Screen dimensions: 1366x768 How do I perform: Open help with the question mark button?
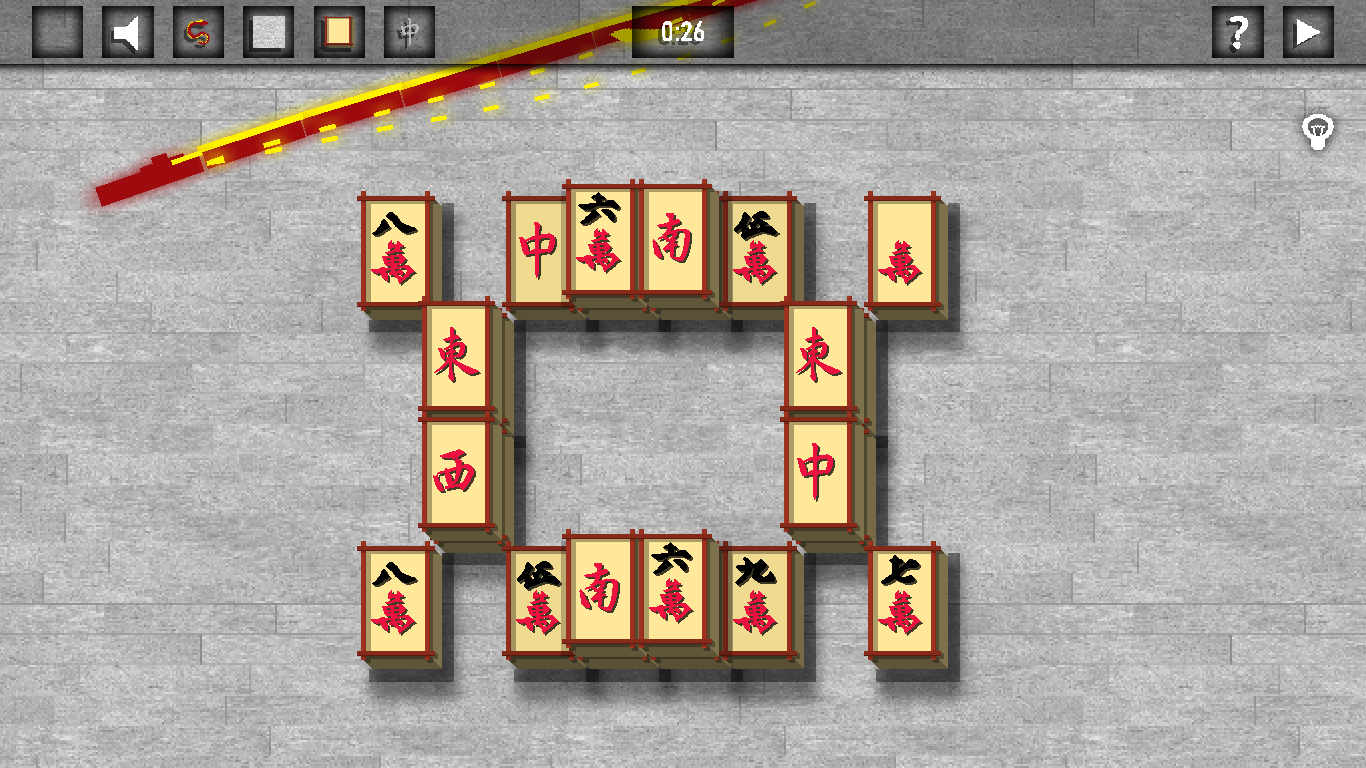pyautogui.click(x=1238, y=31)
